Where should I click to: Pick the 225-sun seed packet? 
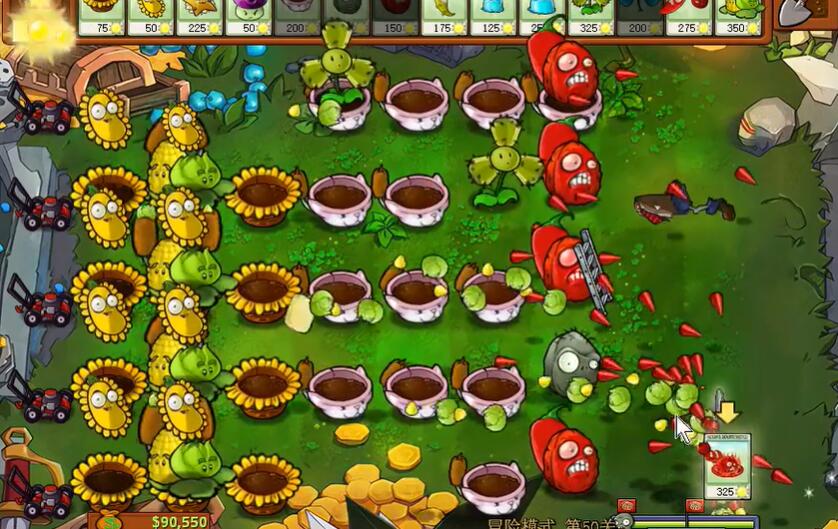(x=199, y=16)
